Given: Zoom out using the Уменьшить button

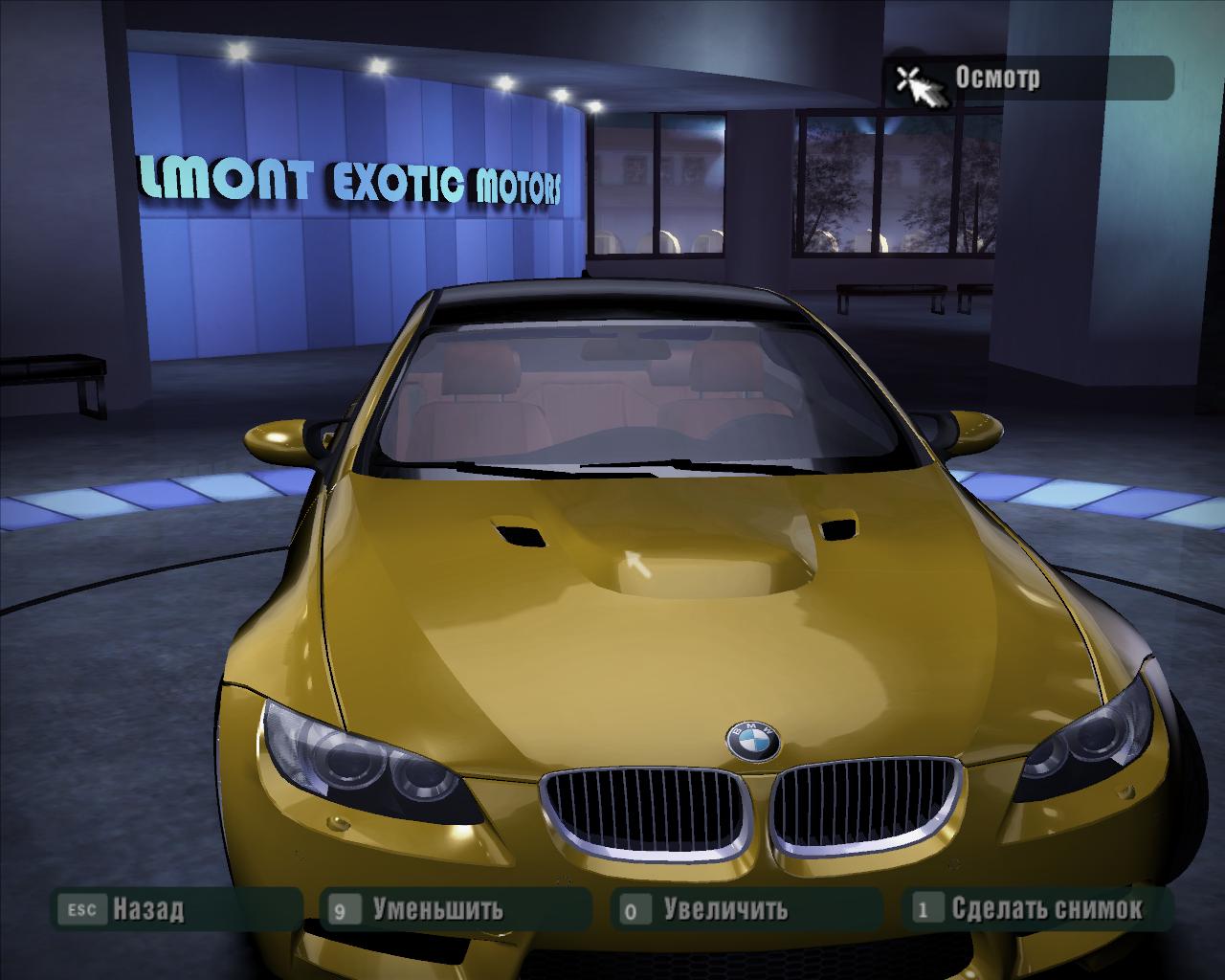Looking at the screenshot, I should tap(437, 908).
